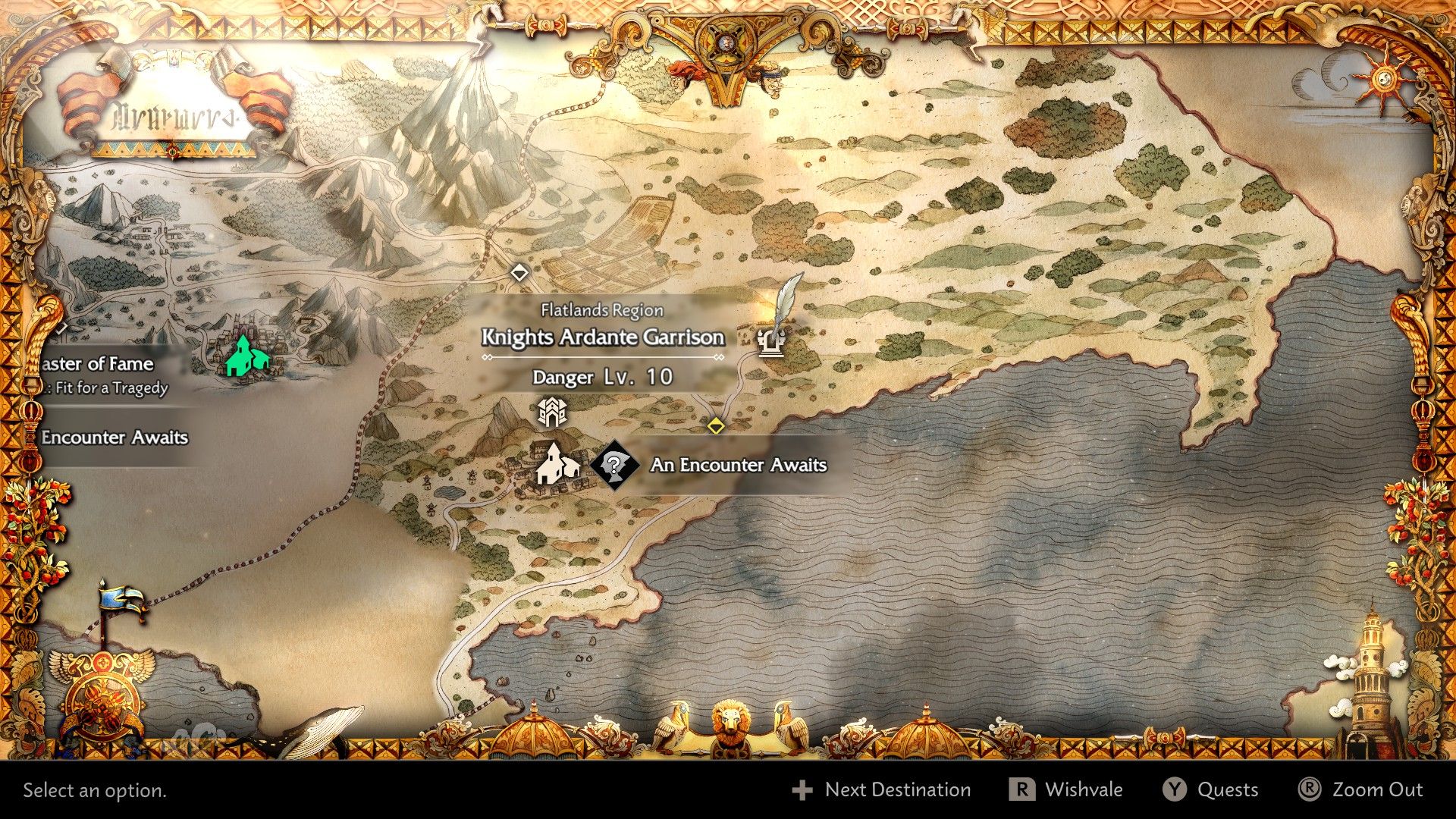Screen dimensions: 1456x819
Task: Choose the white town building marker
Action: (557, 464)
